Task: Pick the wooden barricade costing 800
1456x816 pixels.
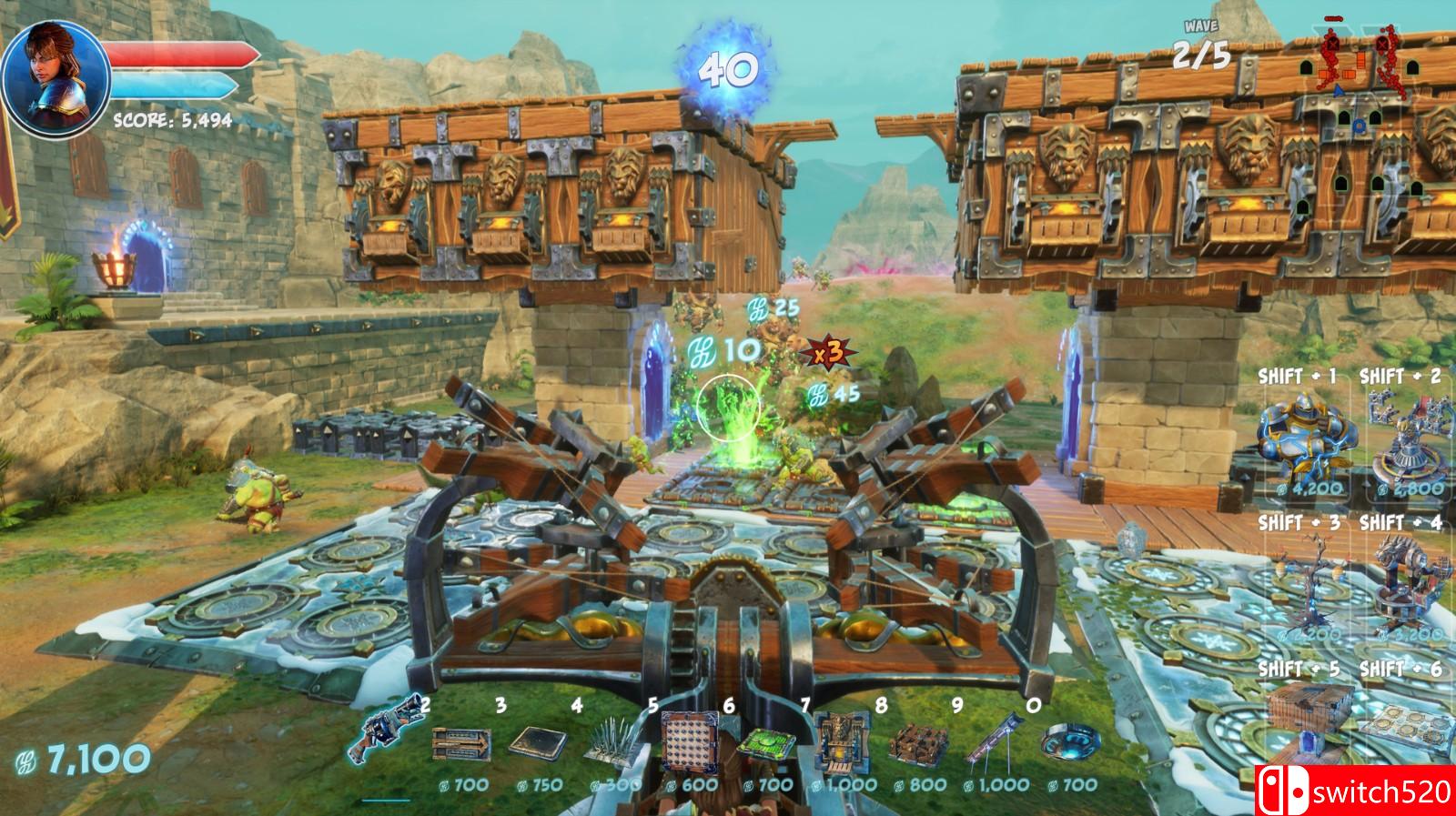Action: pos(916,743)
